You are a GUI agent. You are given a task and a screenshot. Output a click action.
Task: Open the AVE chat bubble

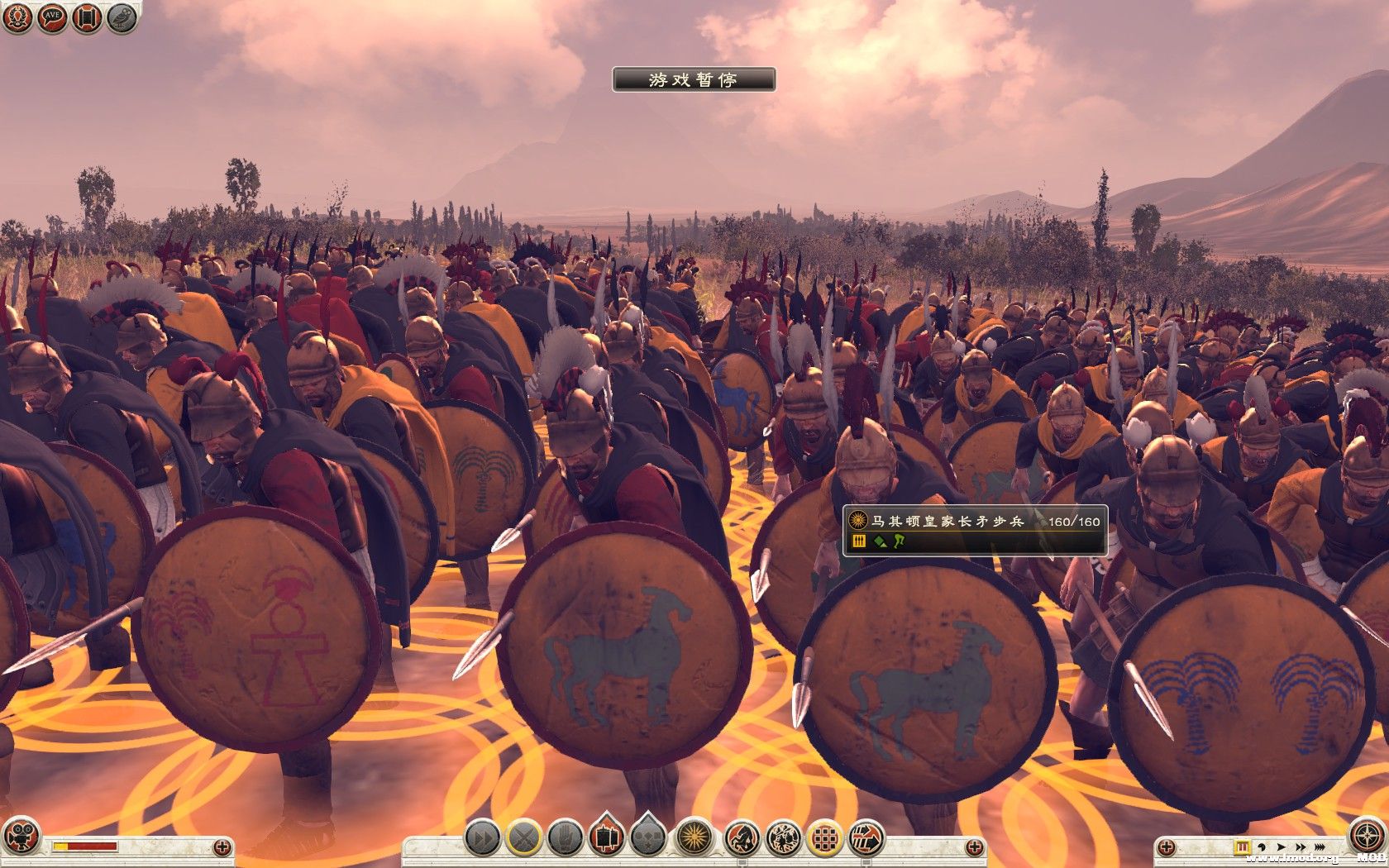(52, 18)
